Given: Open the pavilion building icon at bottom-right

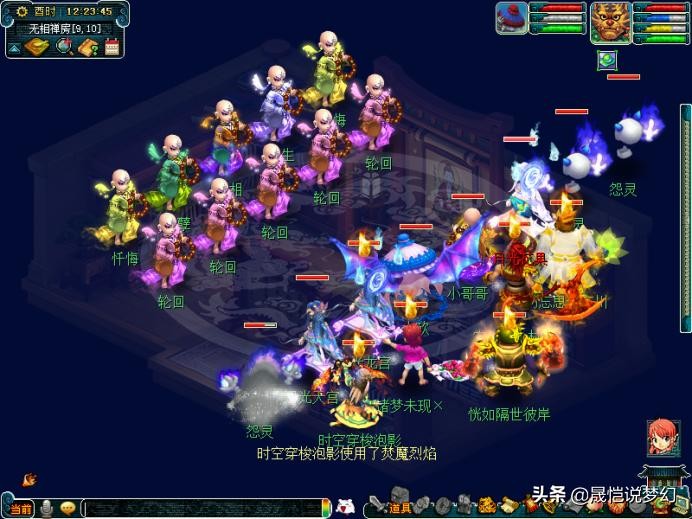Looking at the screenshot, I should coord(658,480).
